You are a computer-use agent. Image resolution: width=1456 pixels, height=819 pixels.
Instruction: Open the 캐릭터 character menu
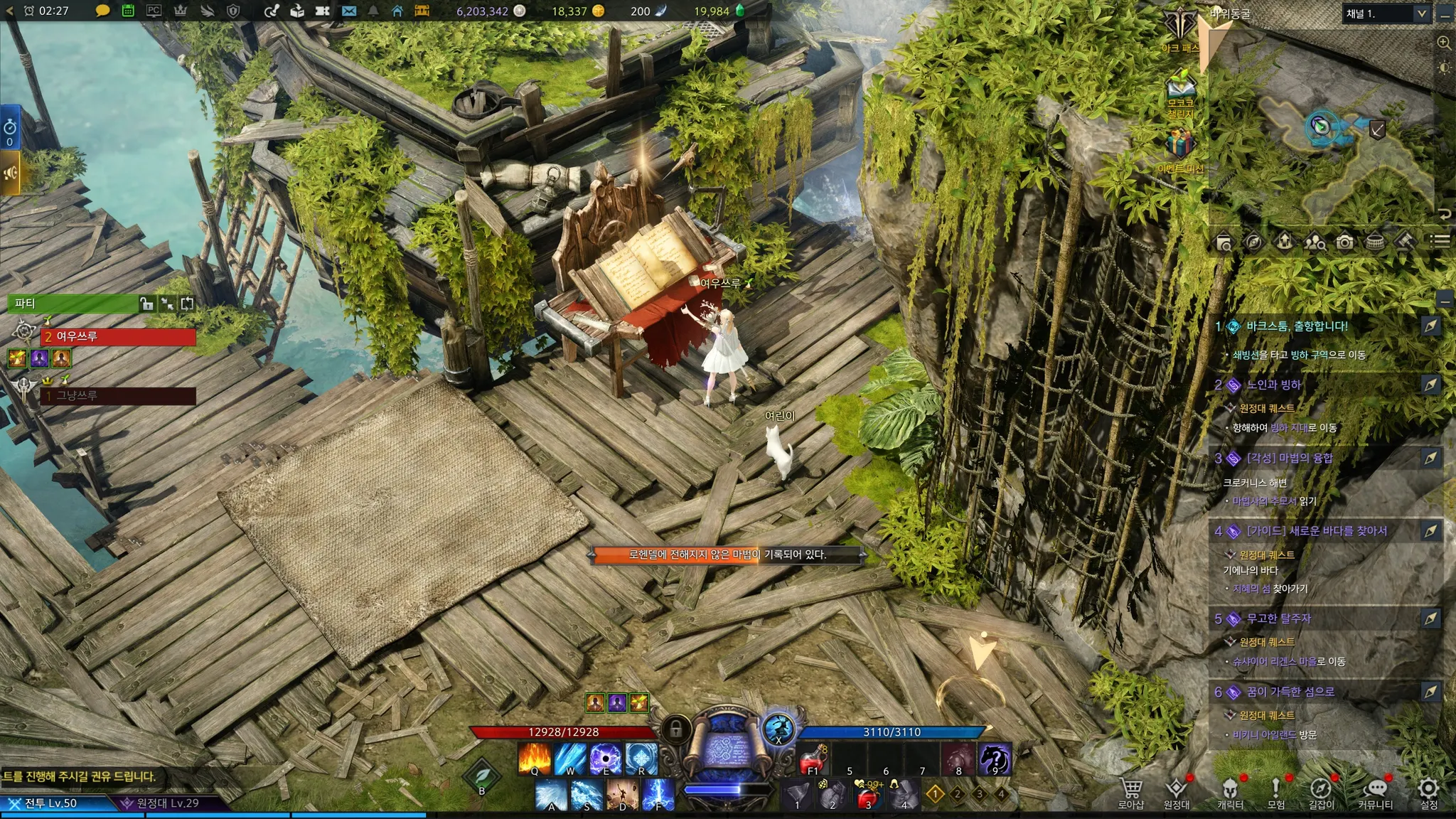(x=1230, y=791)
